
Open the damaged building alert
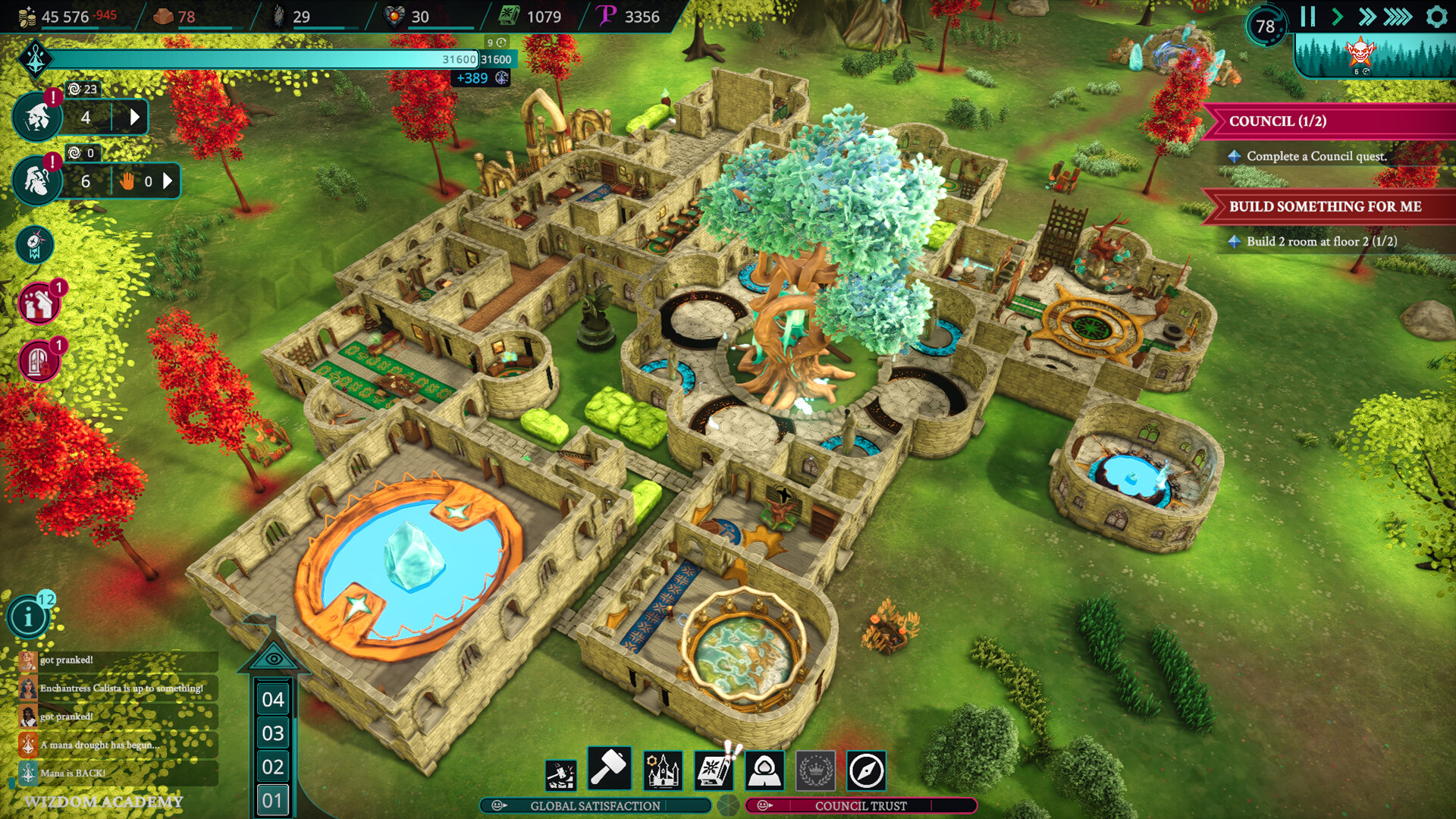[x=38, y=304]
